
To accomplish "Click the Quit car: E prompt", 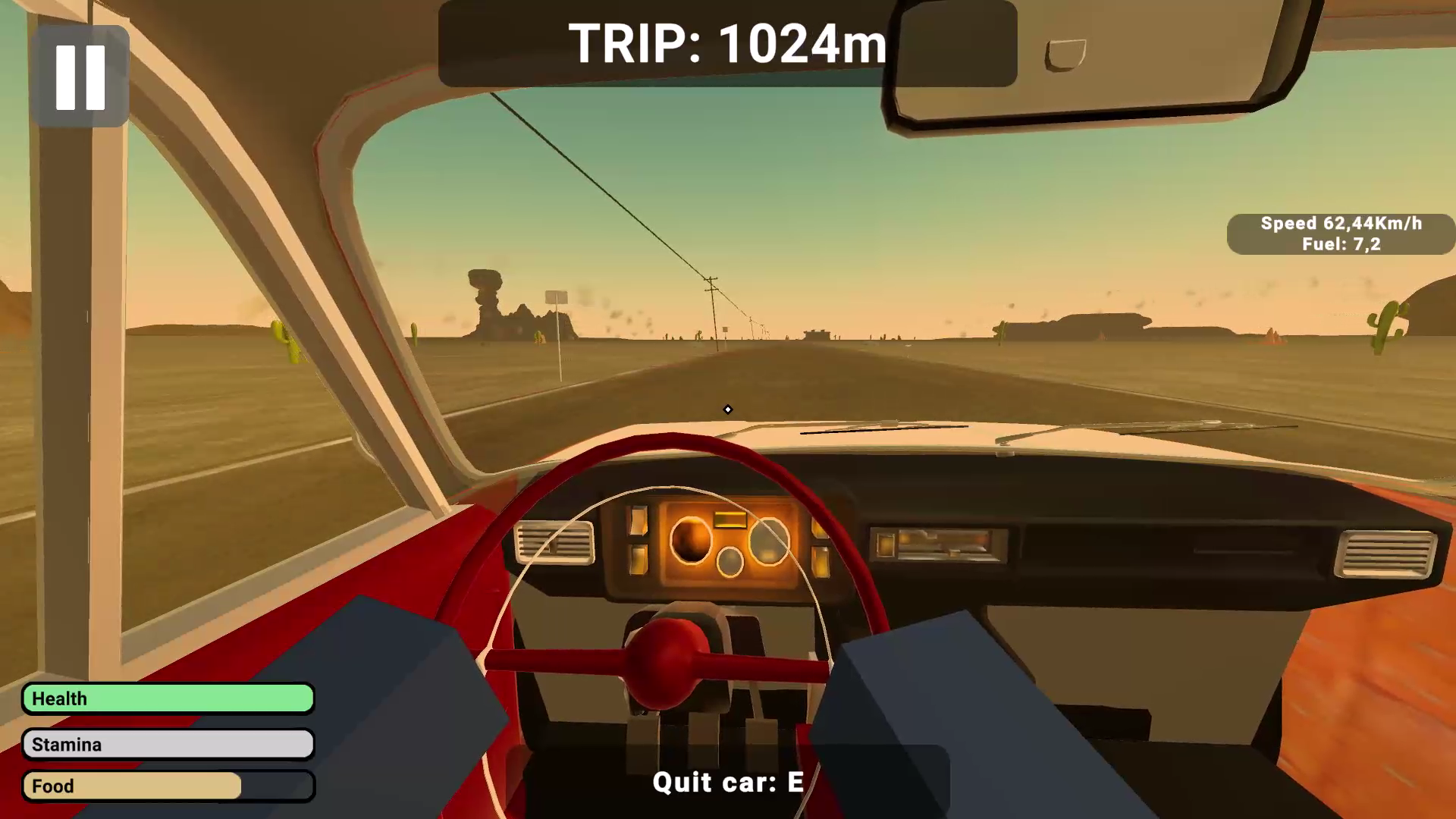I will pyautogui.click(x=727, y=783).
